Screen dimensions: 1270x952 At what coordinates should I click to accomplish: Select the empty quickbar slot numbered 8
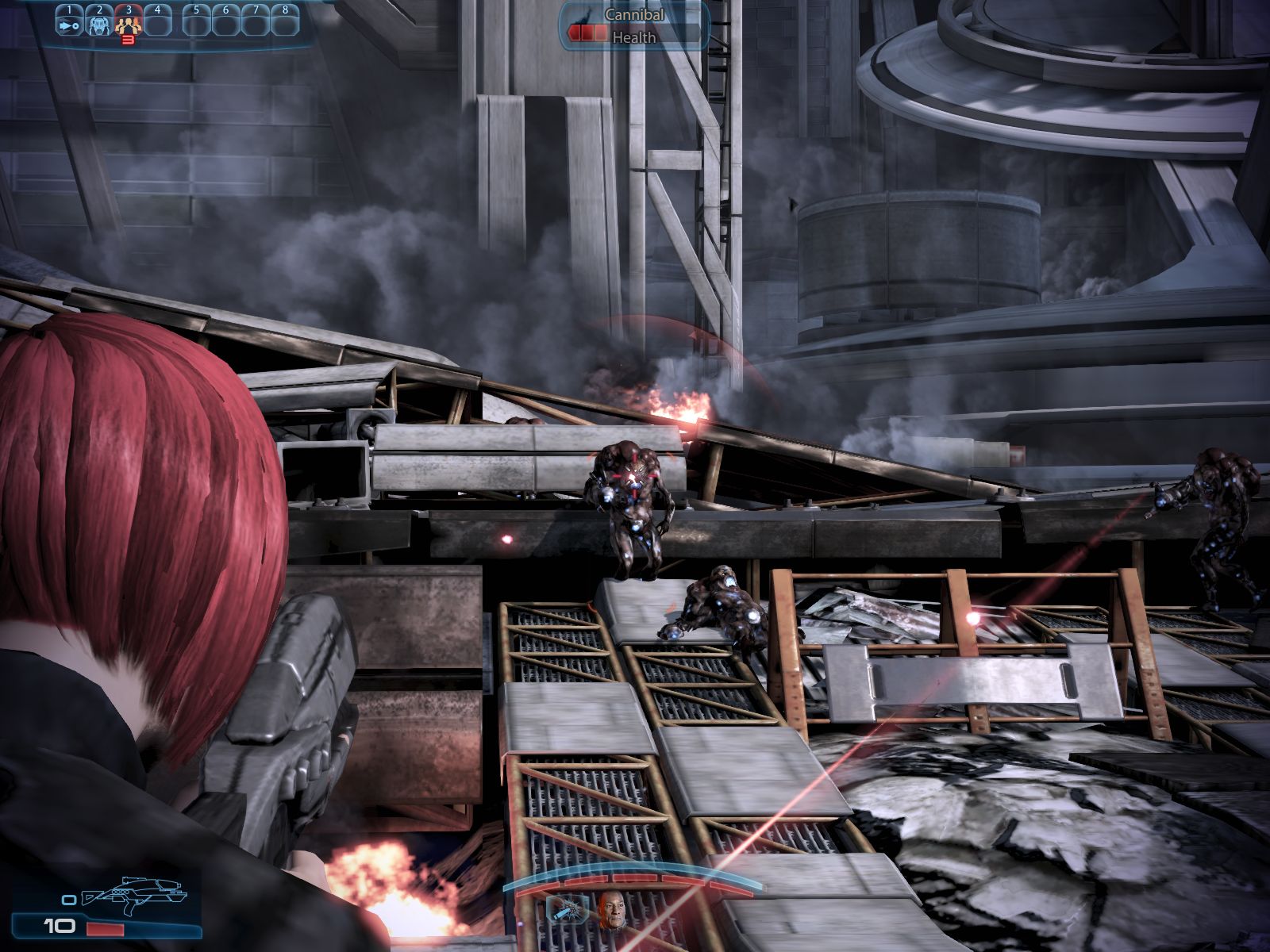285,25
